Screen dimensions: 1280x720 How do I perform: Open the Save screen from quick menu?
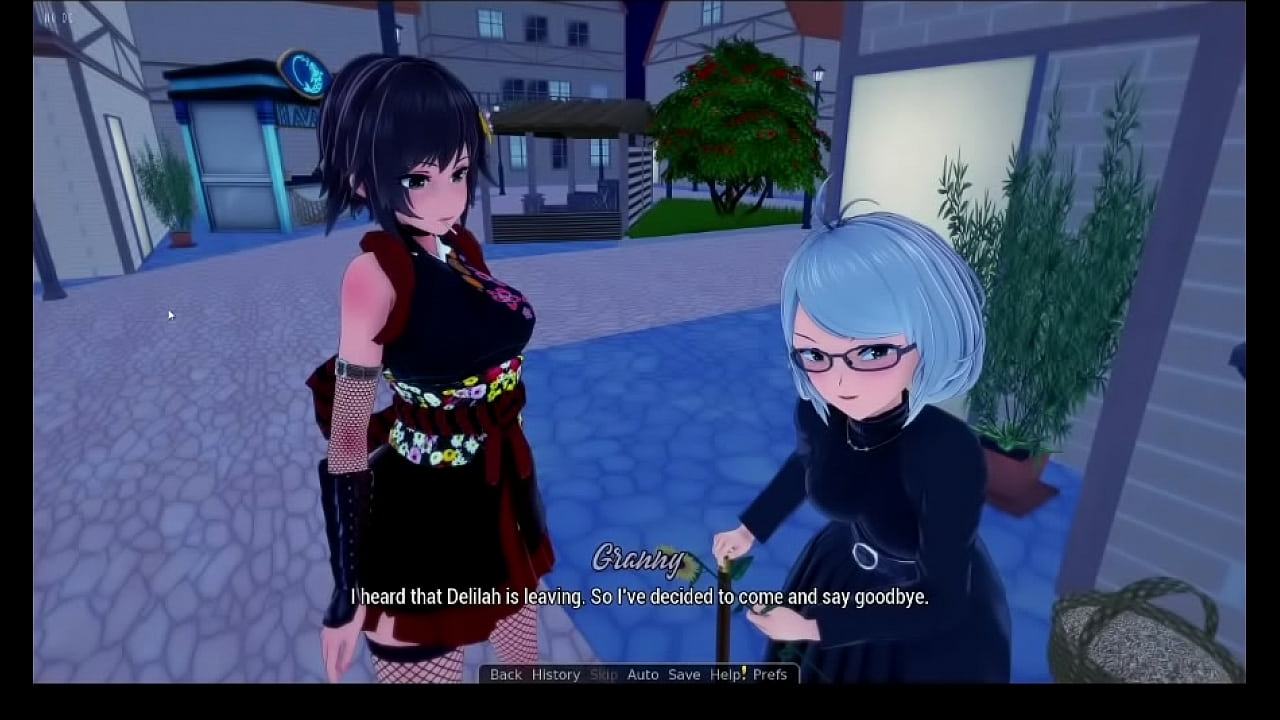[684, 675]
